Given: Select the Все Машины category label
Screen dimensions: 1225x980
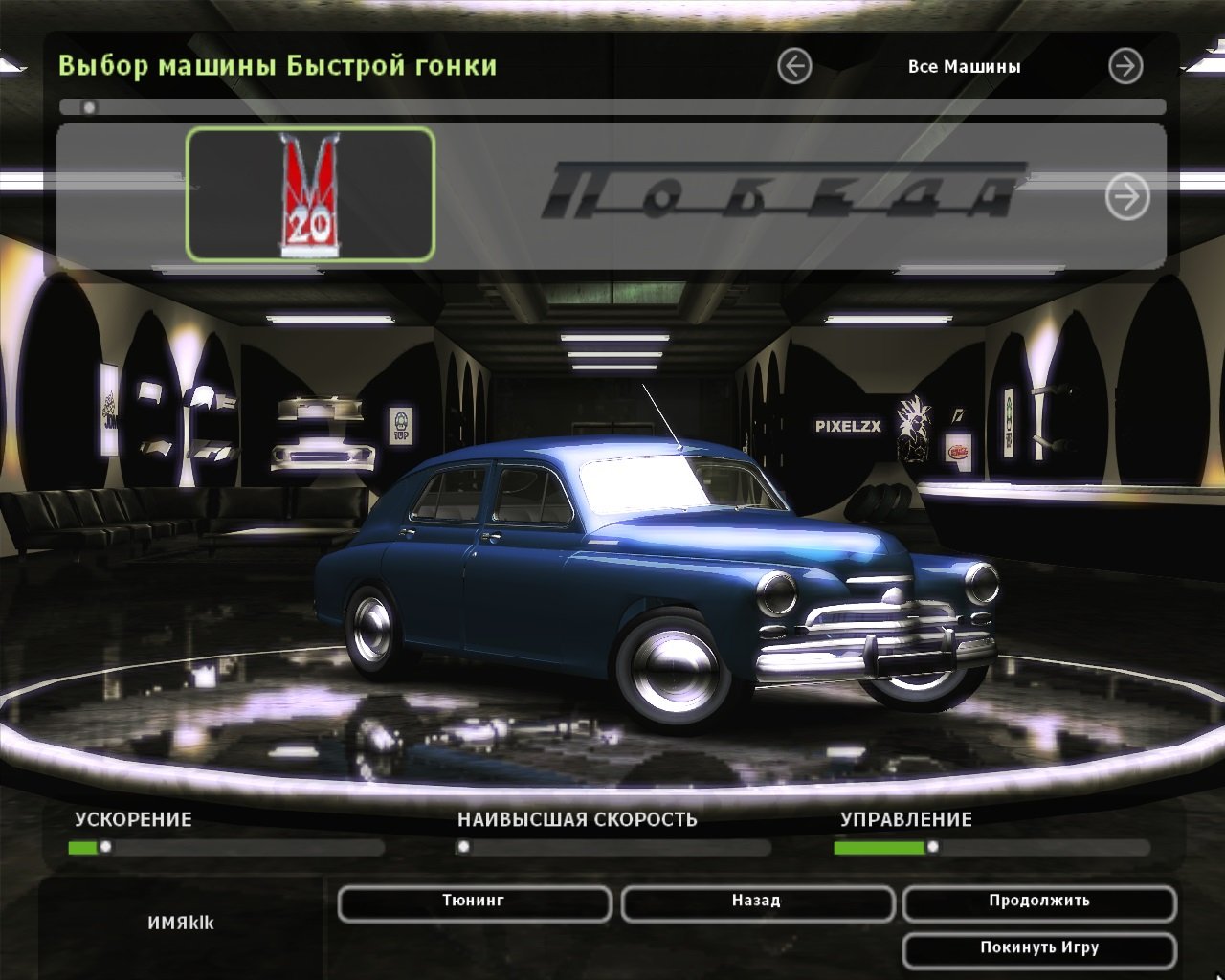Looking at the screenshot, I should pyautogui.click(x=964, y=66).
